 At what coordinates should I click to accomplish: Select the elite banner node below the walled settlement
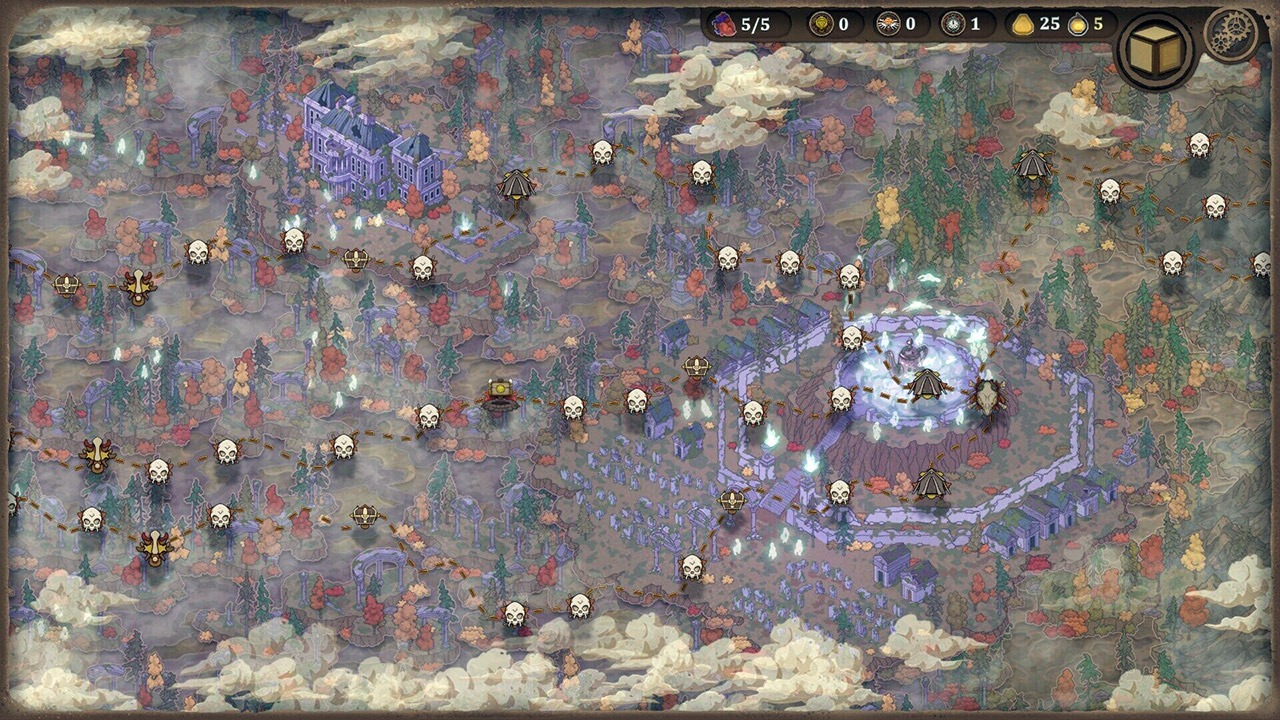(x=930, y=485)
